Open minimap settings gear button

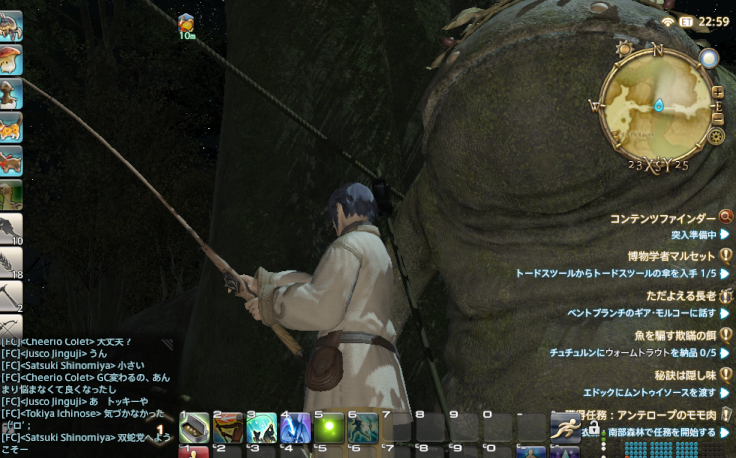715,135
